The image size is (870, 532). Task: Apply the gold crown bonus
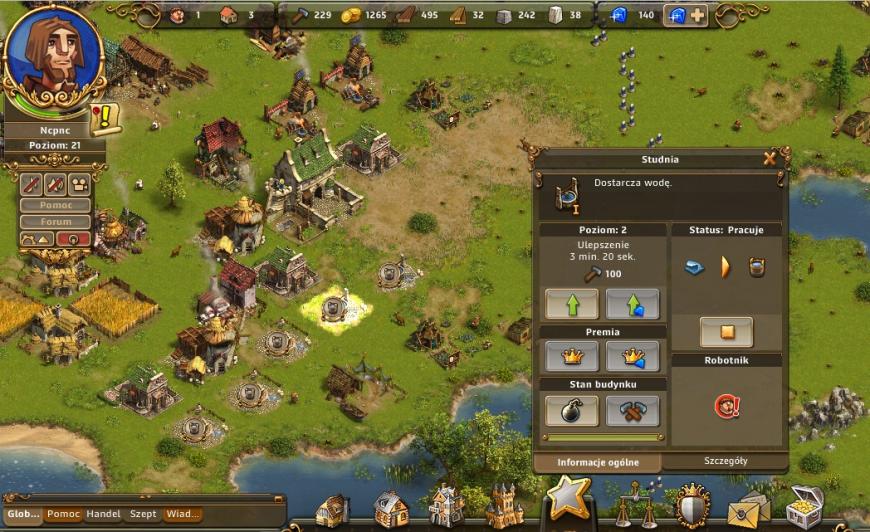click(x=572, y=355)
